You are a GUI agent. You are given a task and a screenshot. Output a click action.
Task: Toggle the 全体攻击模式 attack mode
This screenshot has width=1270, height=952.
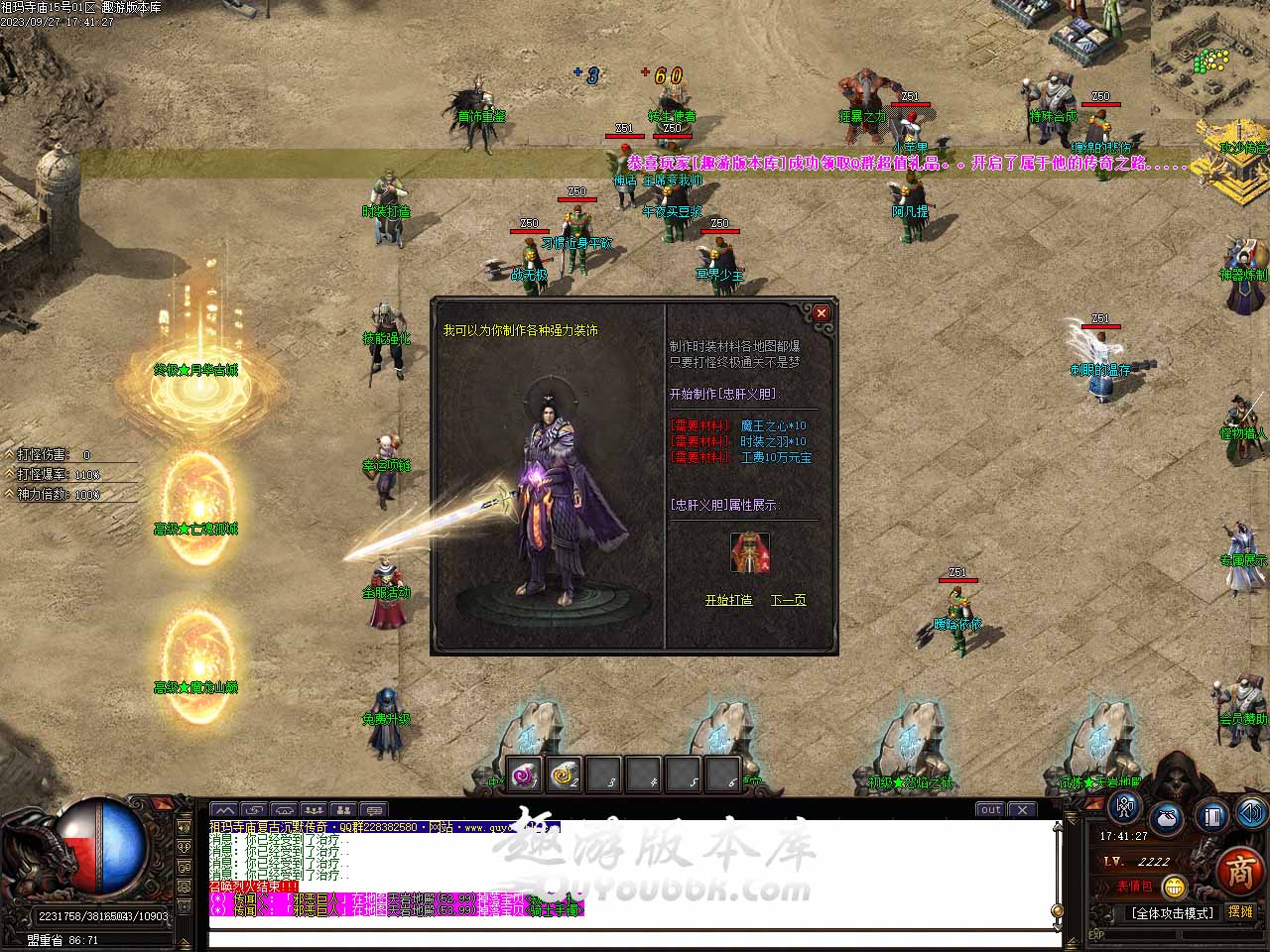pyautogui.click(x=1173, y=912)
